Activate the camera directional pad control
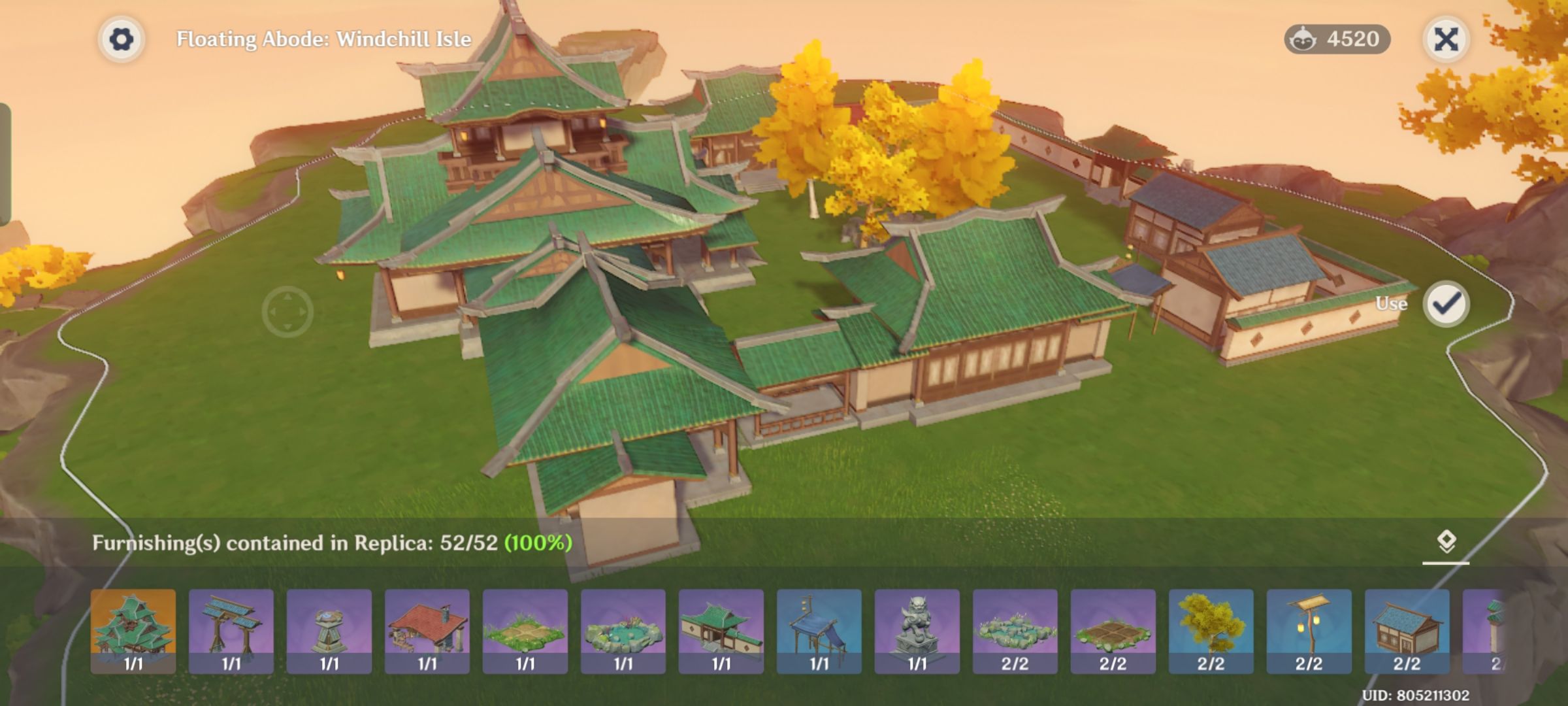 pyautogui.click(x=286, y=312)
